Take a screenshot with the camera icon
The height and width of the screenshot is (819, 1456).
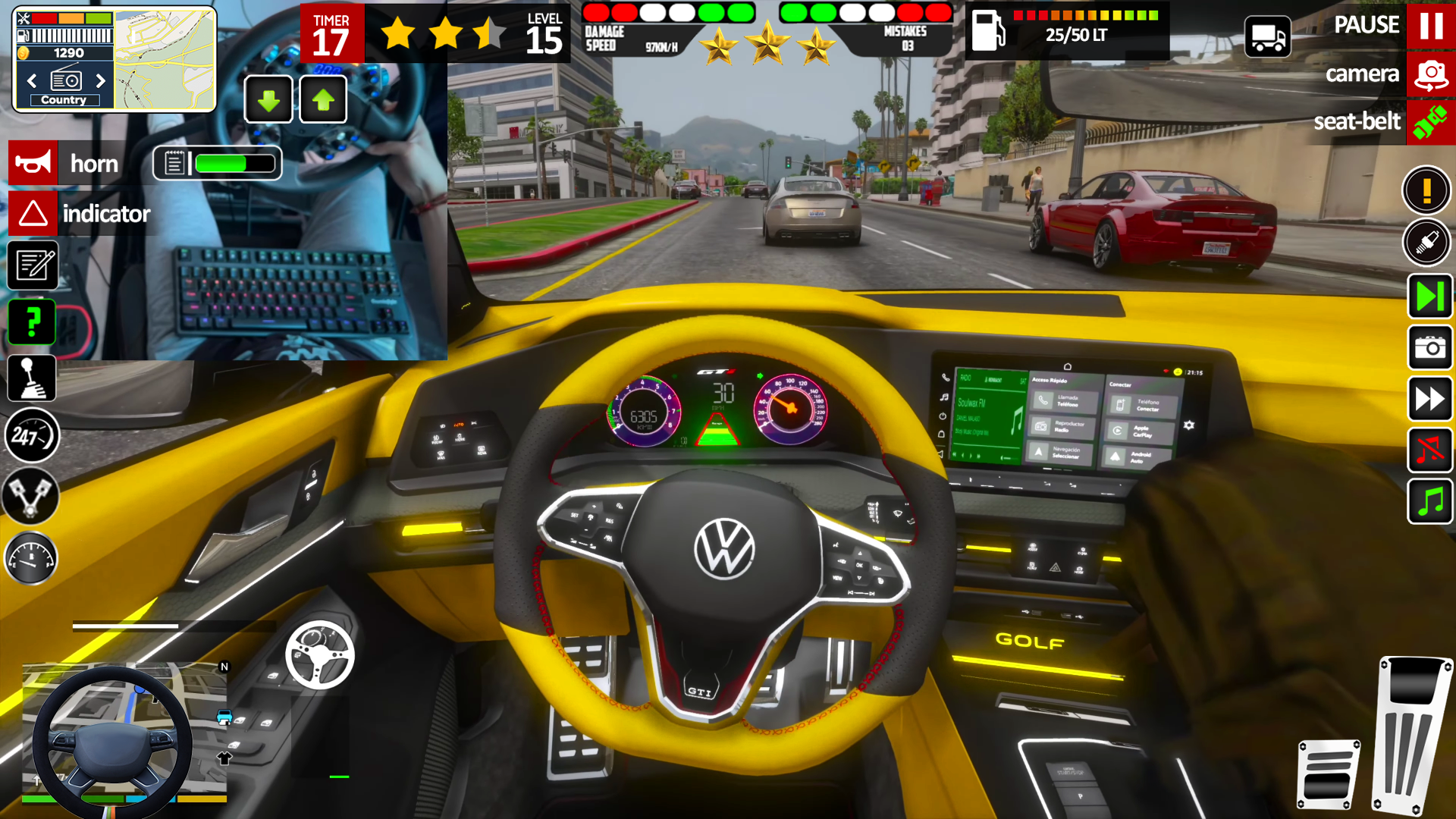click(1429, 348)
